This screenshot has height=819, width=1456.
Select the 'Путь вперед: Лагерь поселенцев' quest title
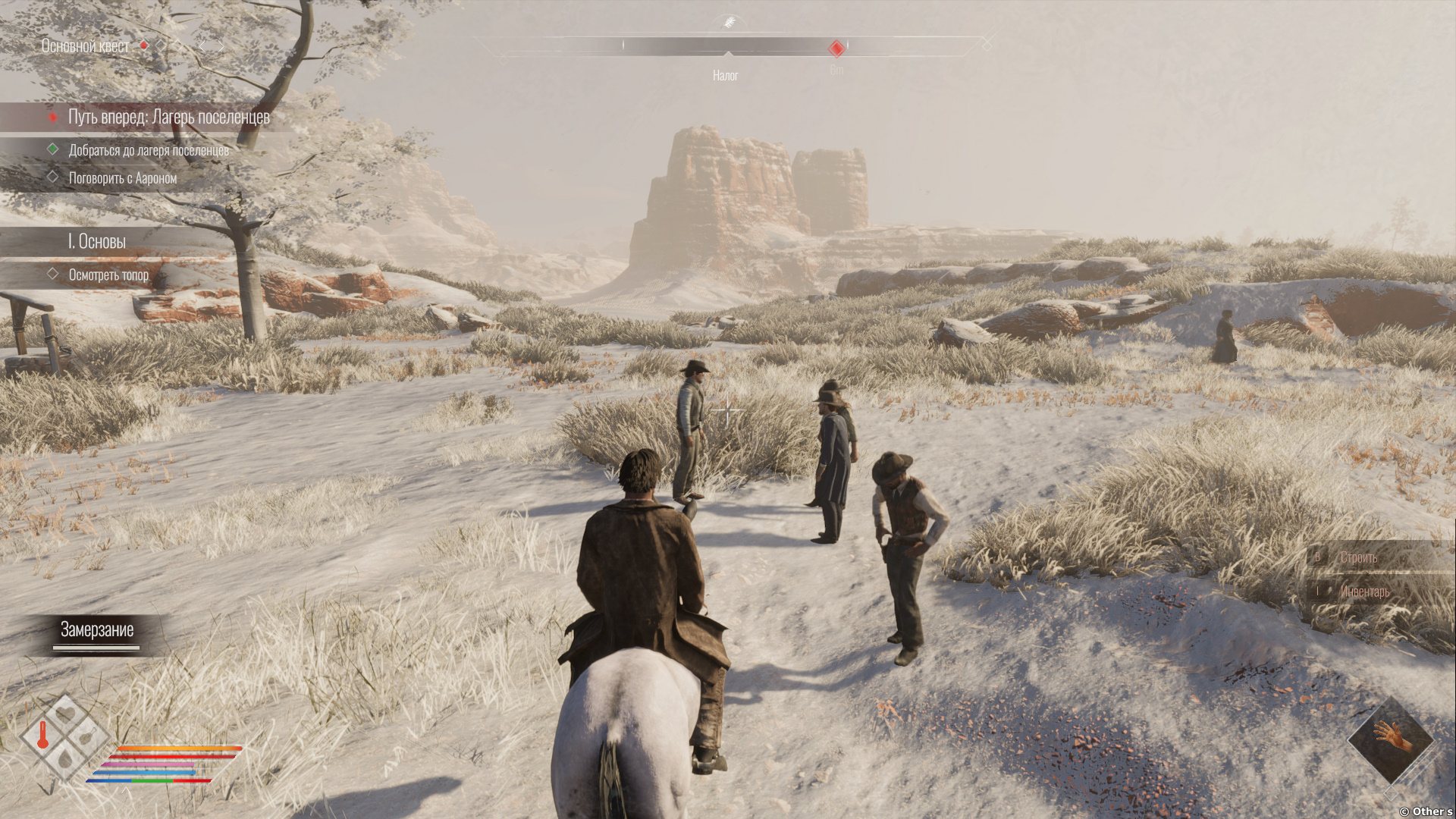[168, 117]
